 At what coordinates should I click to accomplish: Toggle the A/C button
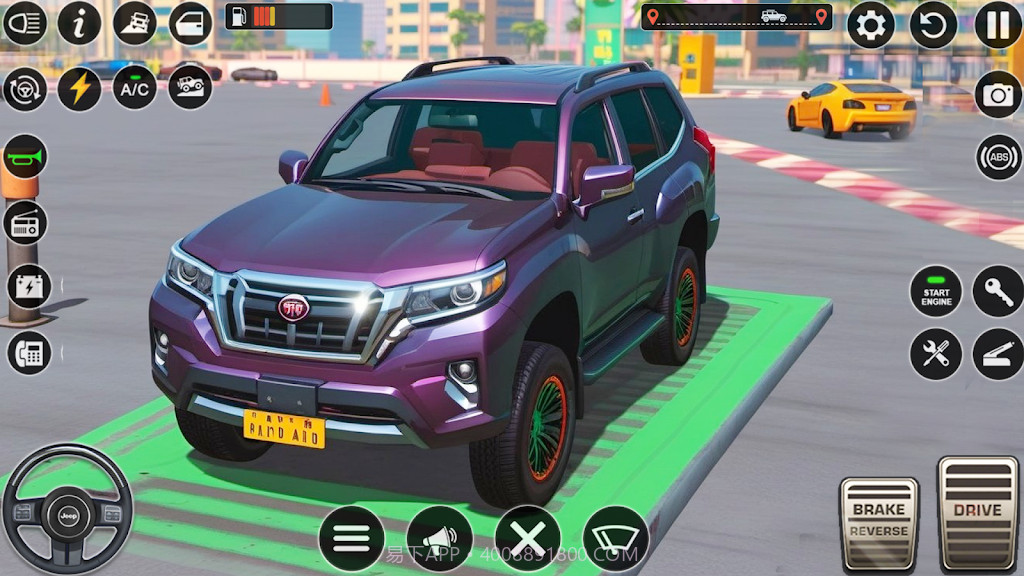(134, 88)
